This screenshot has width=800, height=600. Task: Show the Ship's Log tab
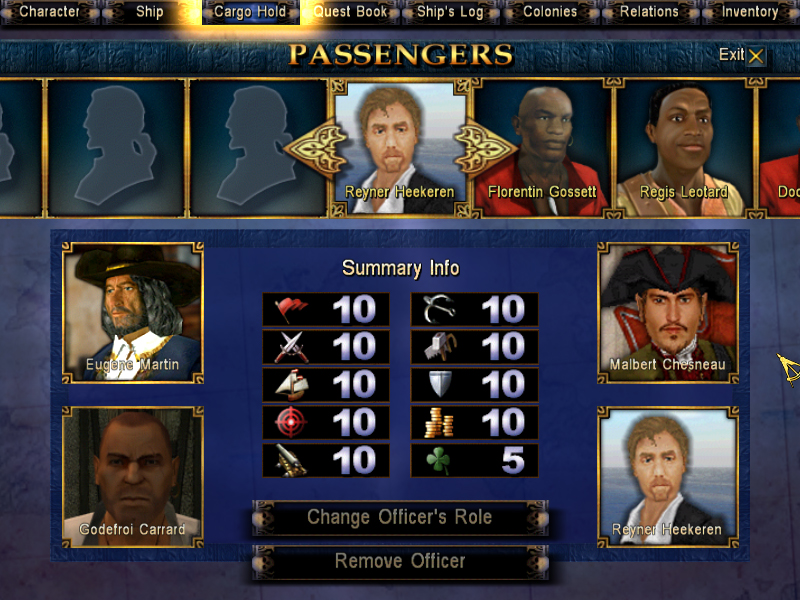(450, 12)
